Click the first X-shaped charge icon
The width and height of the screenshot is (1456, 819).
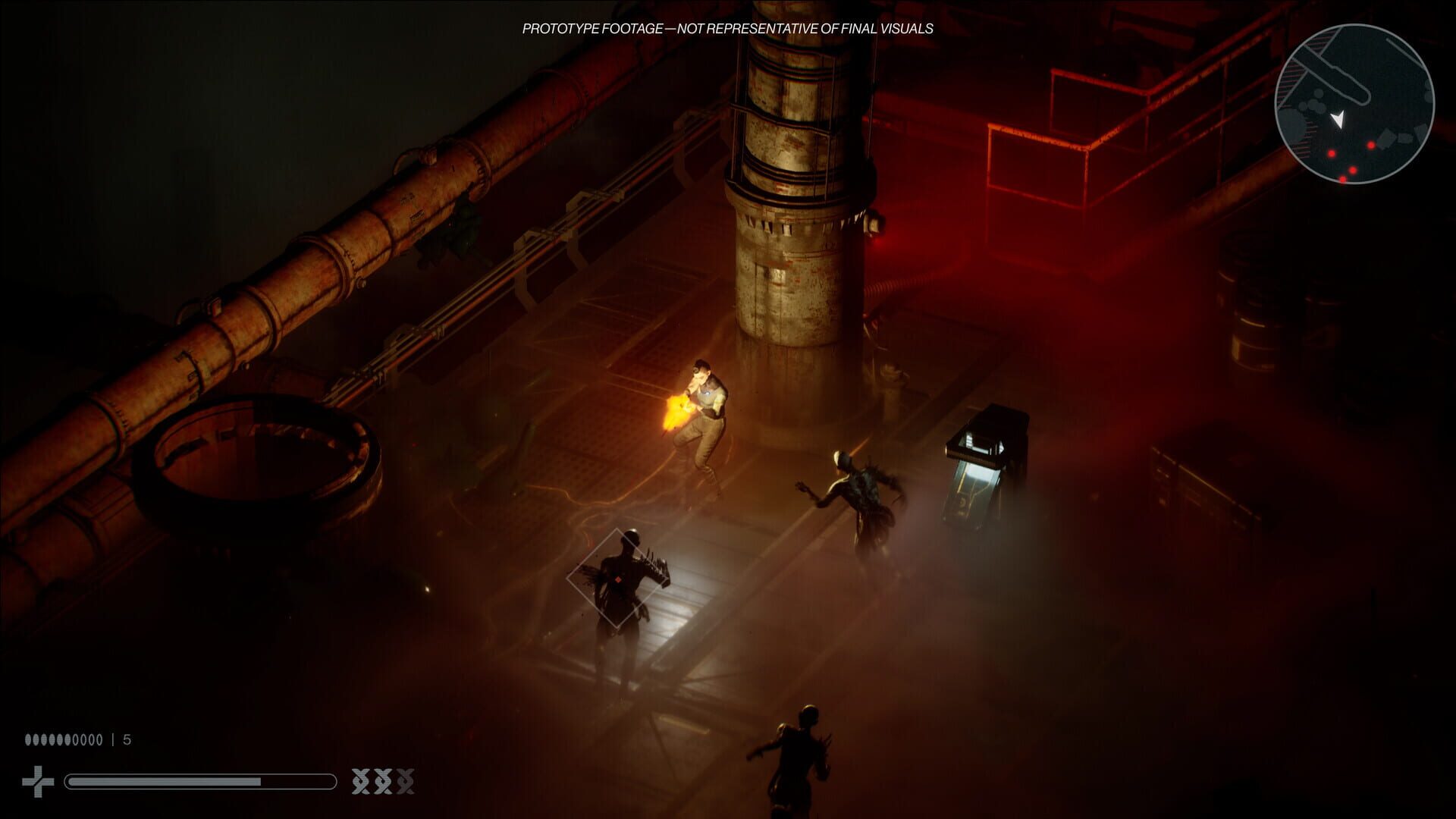click(359, 782)
